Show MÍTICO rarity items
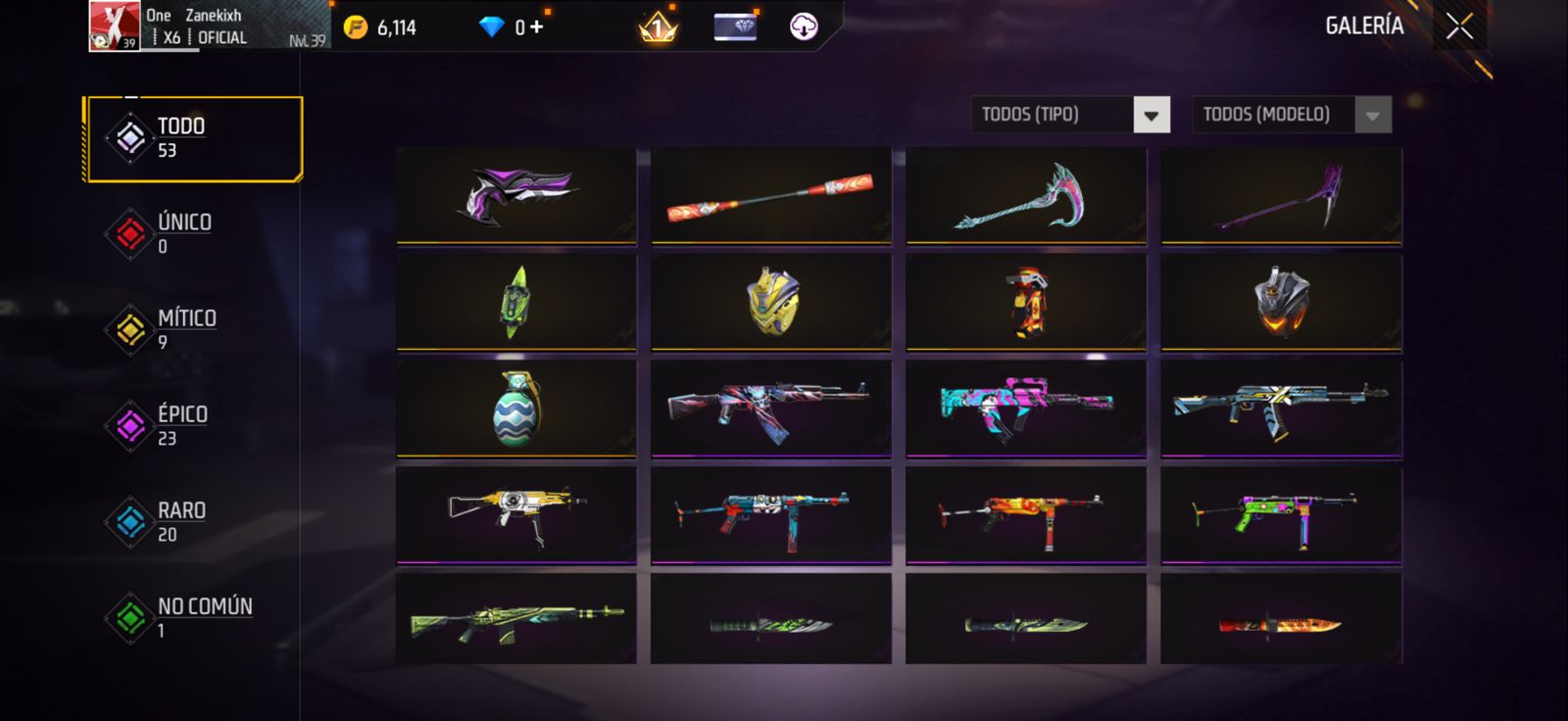 coord(185,329)
